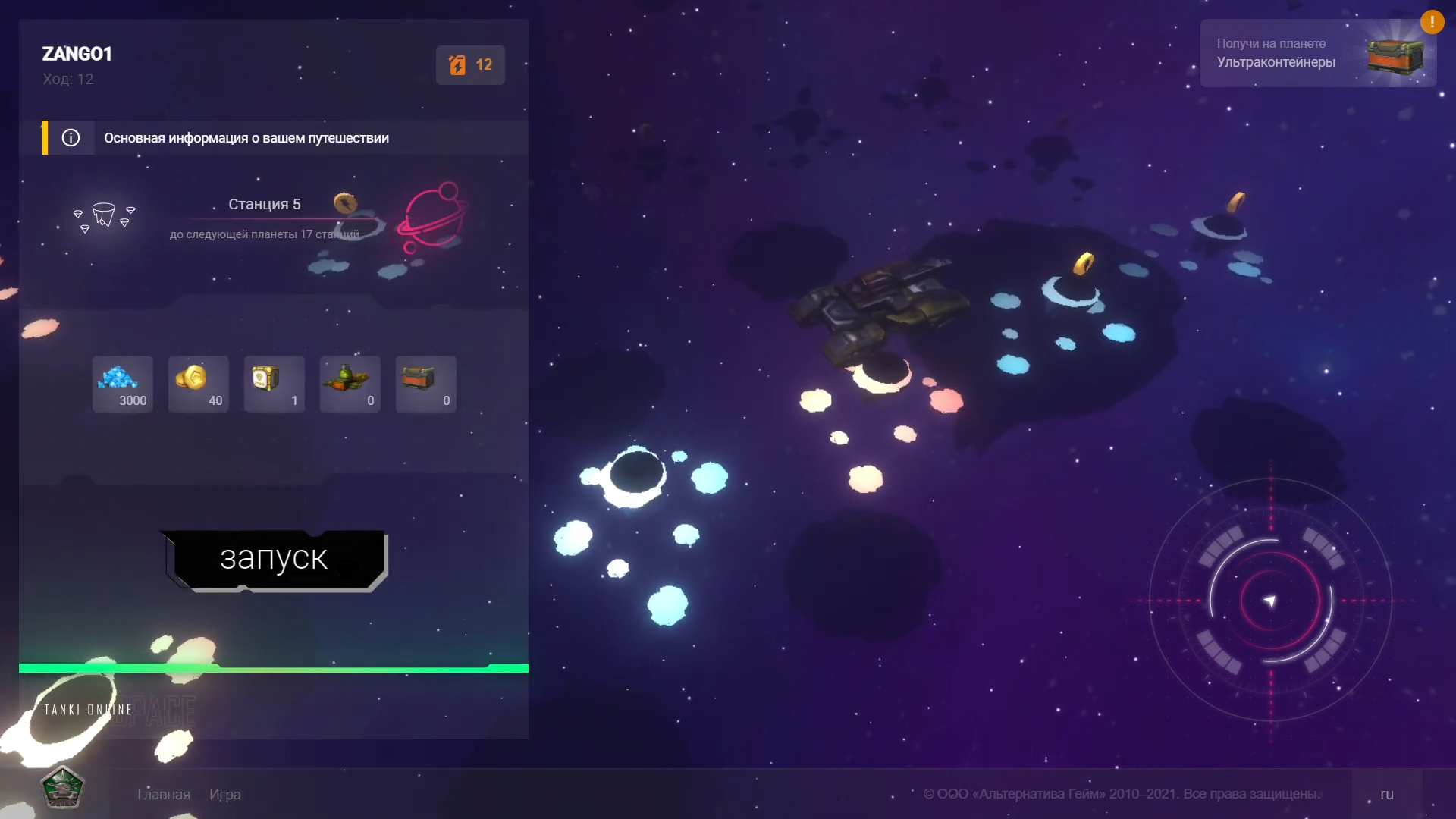
Task: Go to the Главная page link
Action: click(x=164, y=794)
